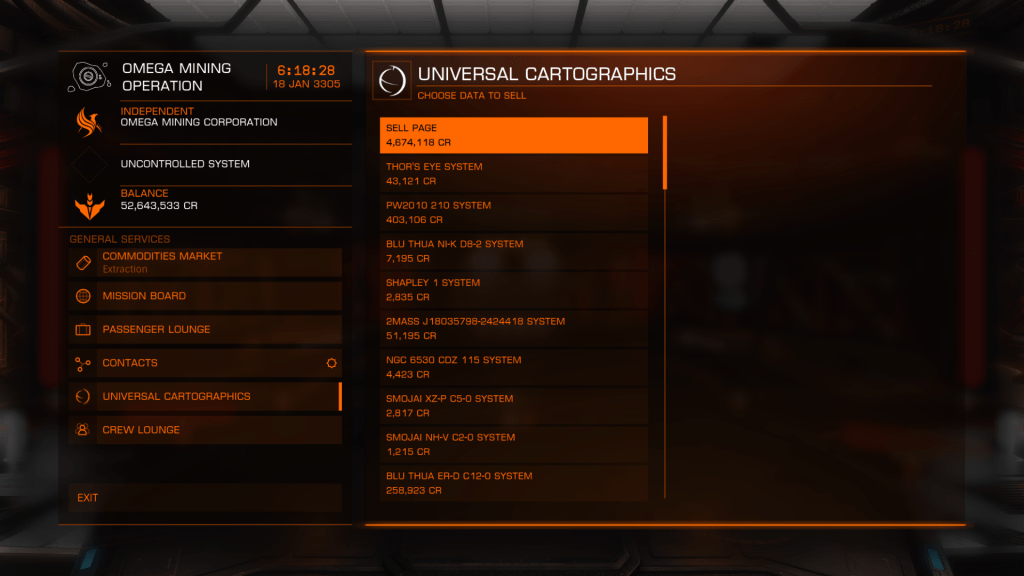Open the Mission Board

(x=205, y=296)
